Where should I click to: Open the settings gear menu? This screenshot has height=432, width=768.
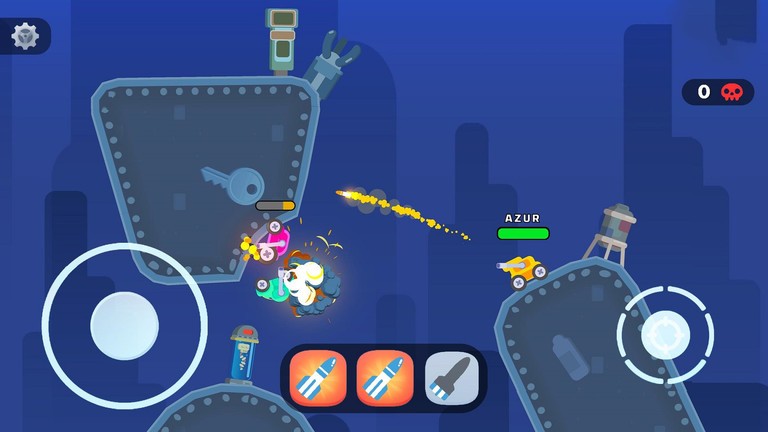click(x=25, y=37)
